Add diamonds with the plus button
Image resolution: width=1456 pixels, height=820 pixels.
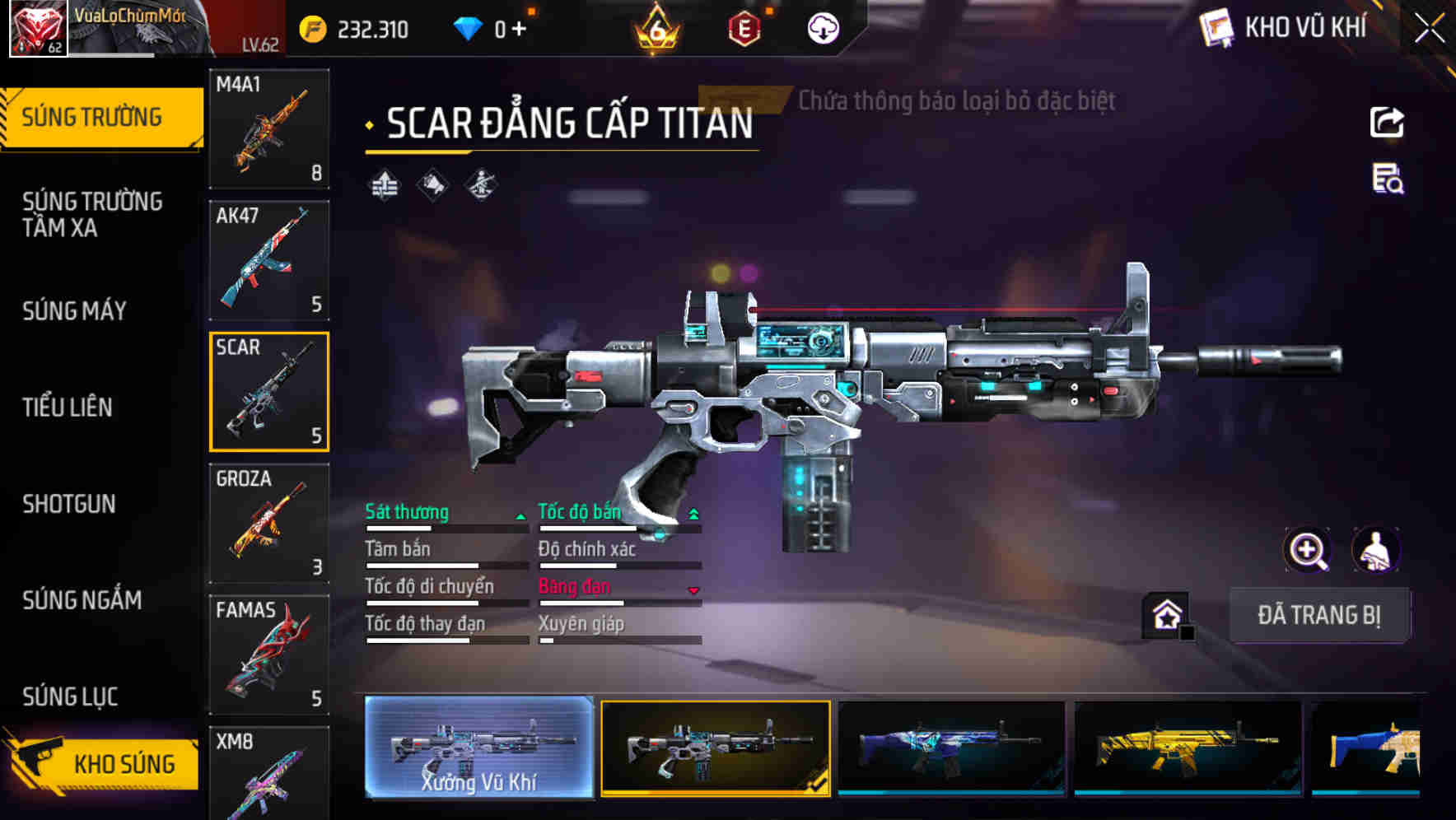(519, 30)
